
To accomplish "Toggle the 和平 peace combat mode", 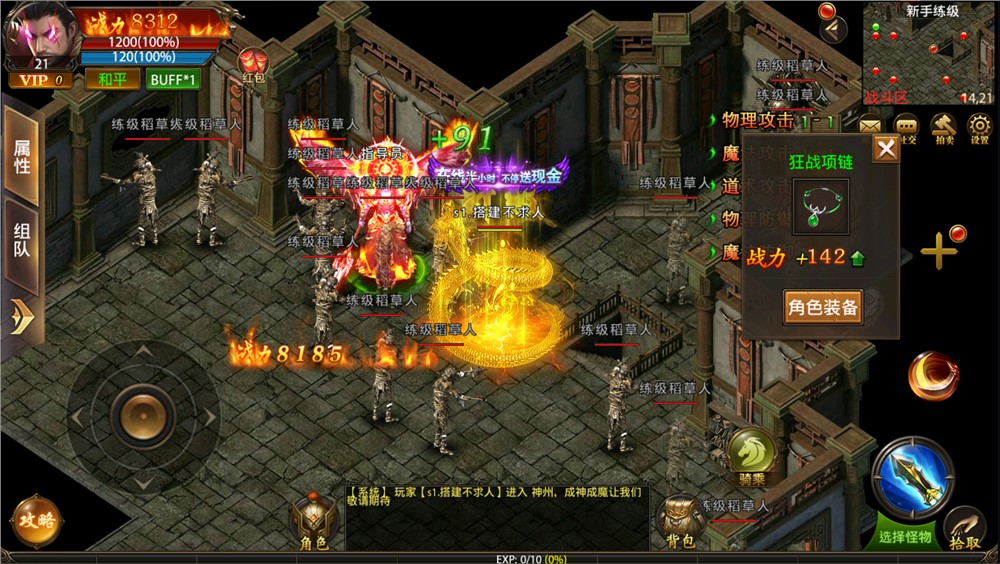I will (x=112, y=79).
